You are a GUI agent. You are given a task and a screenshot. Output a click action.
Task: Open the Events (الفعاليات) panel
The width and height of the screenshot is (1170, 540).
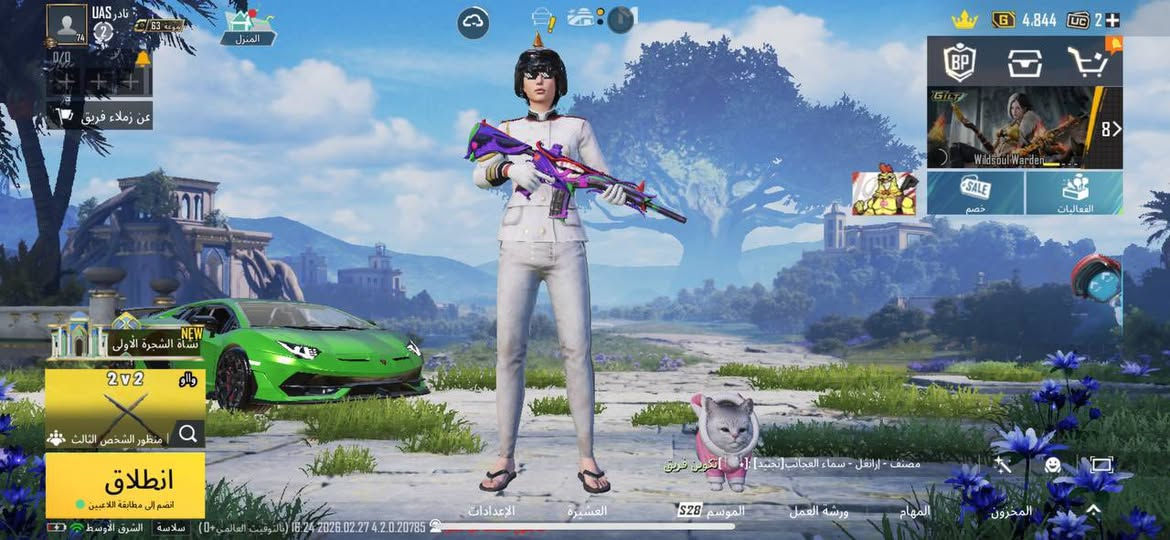point(1075,192)
